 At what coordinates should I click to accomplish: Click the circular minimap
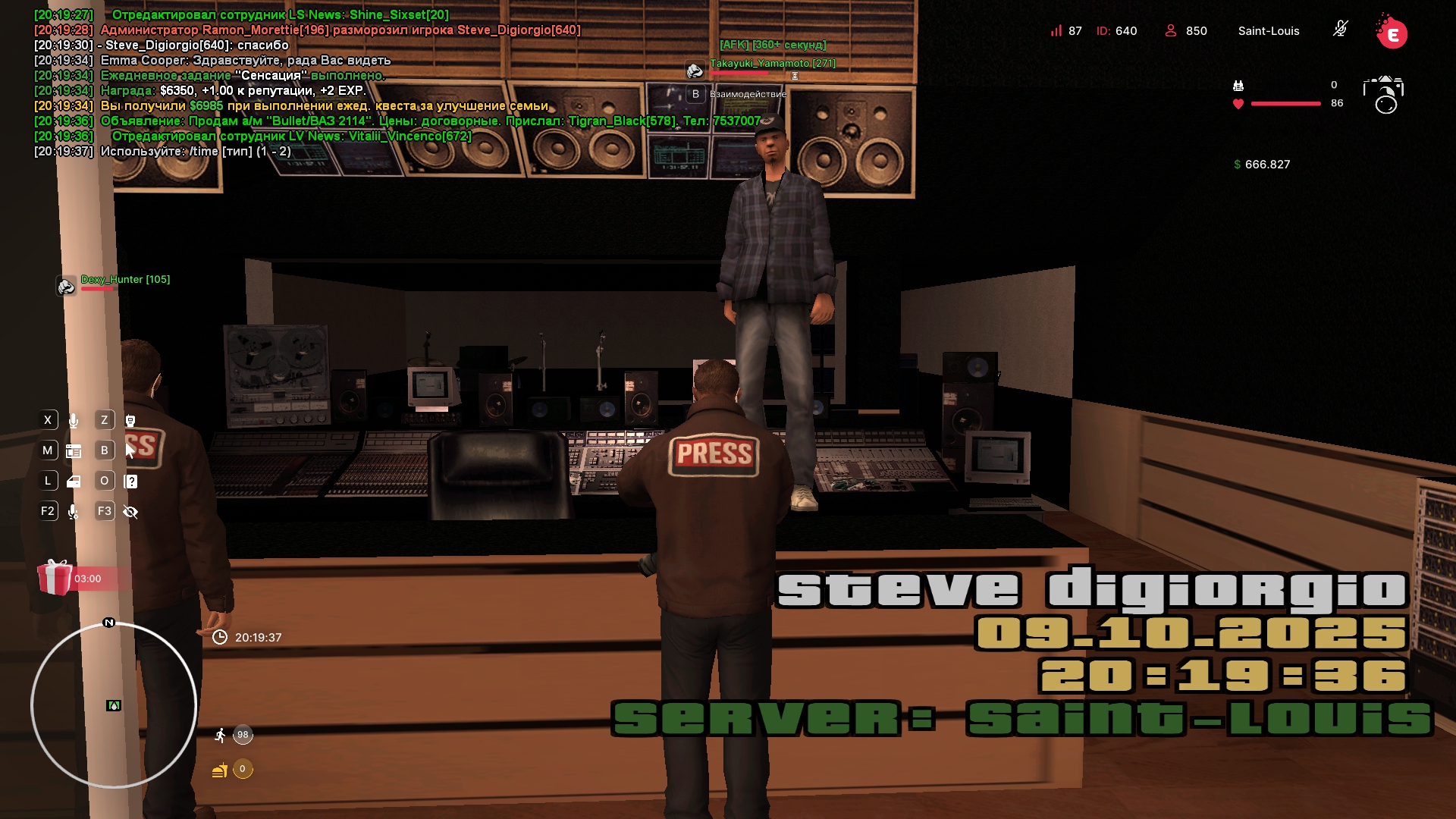click(114, 705)
